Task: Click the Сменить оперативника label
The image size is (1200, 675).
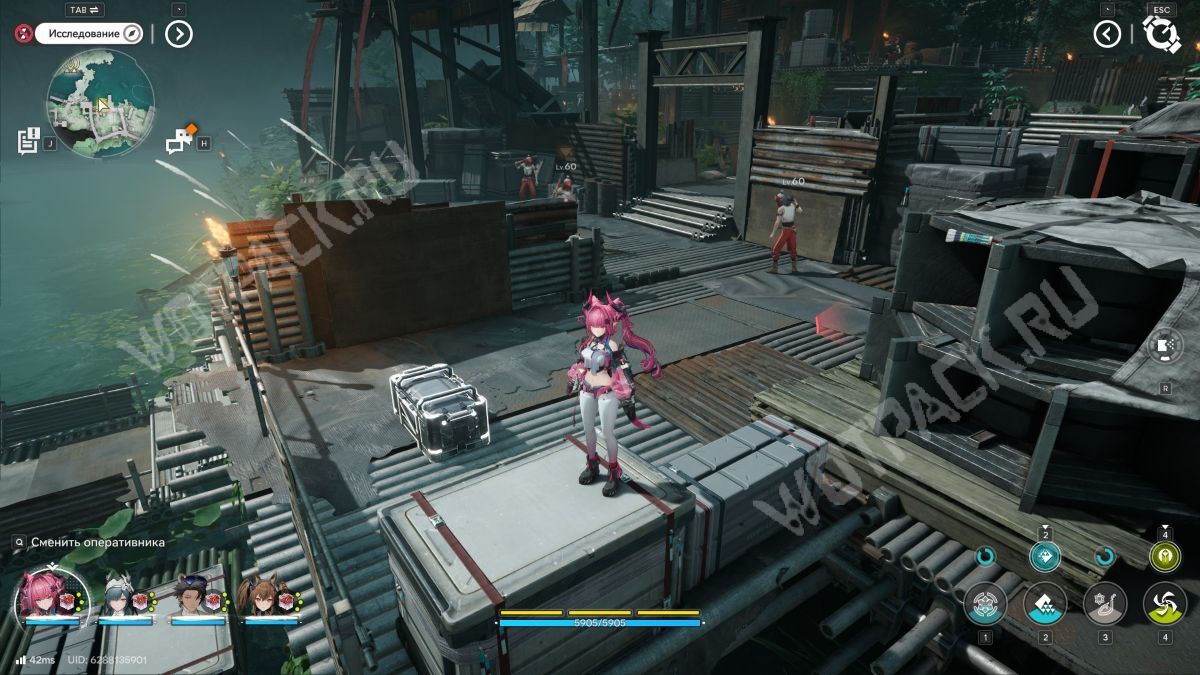Action: 97,542
